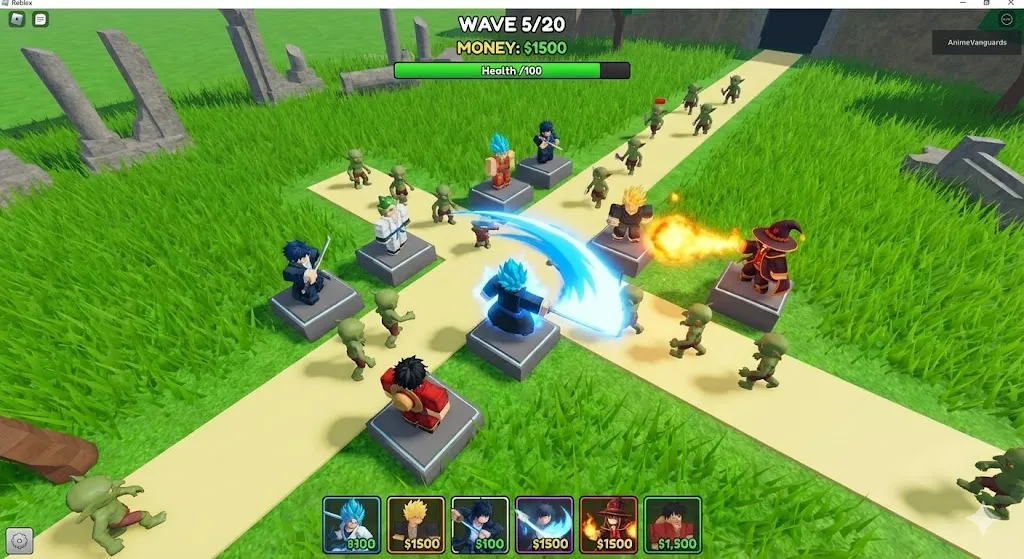
Task: Open the Roblox chat window
Action: [41, 20]
